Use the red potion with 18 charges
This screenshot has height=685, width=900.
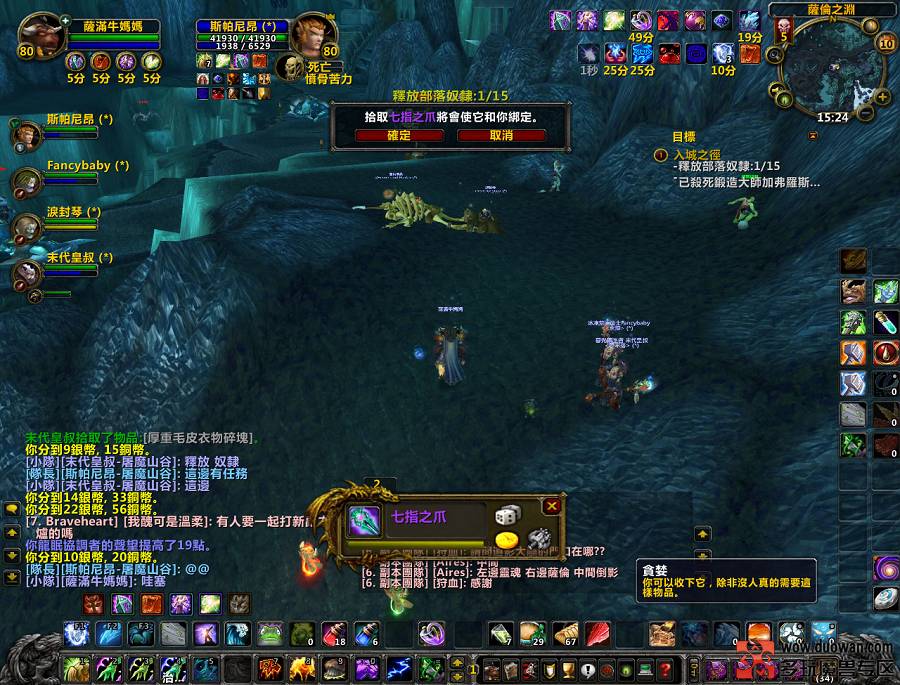(335, 634)
